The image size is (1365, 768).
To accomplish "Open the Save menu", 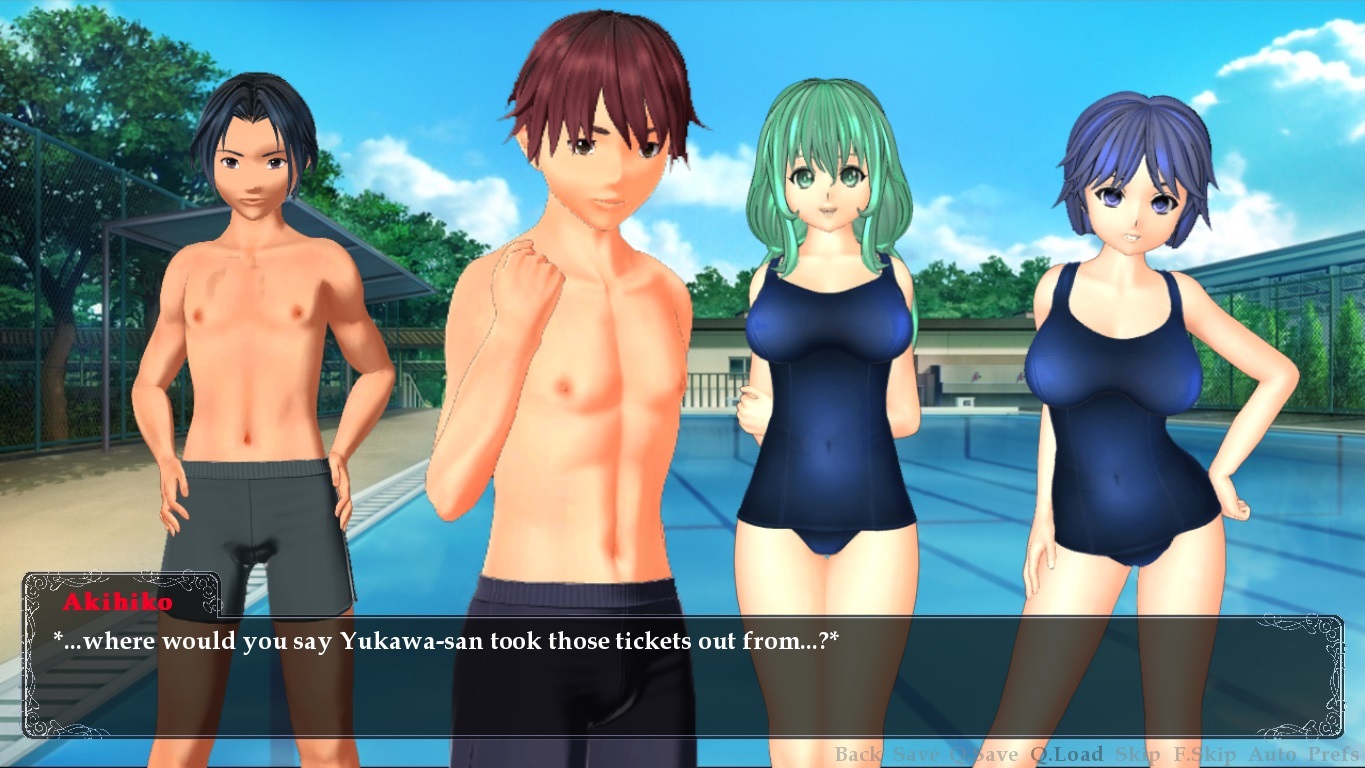I will coord(916,755).
